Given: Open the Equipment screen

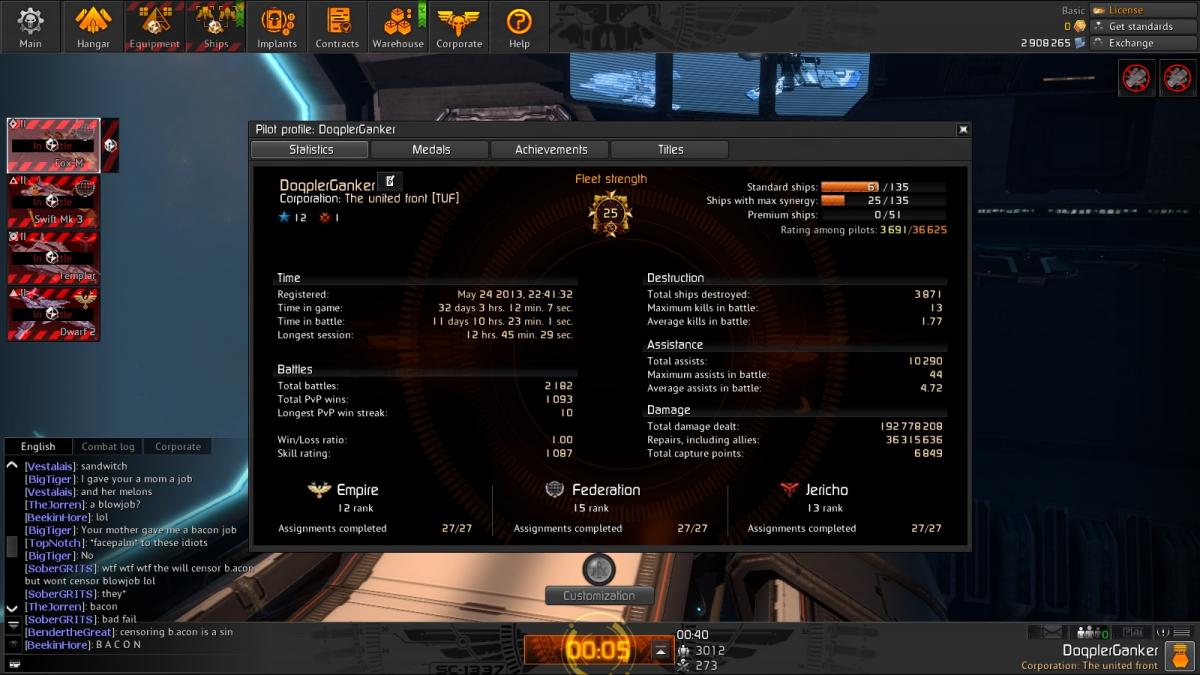Looking at the screenshot, I should (x=154, y=26).
